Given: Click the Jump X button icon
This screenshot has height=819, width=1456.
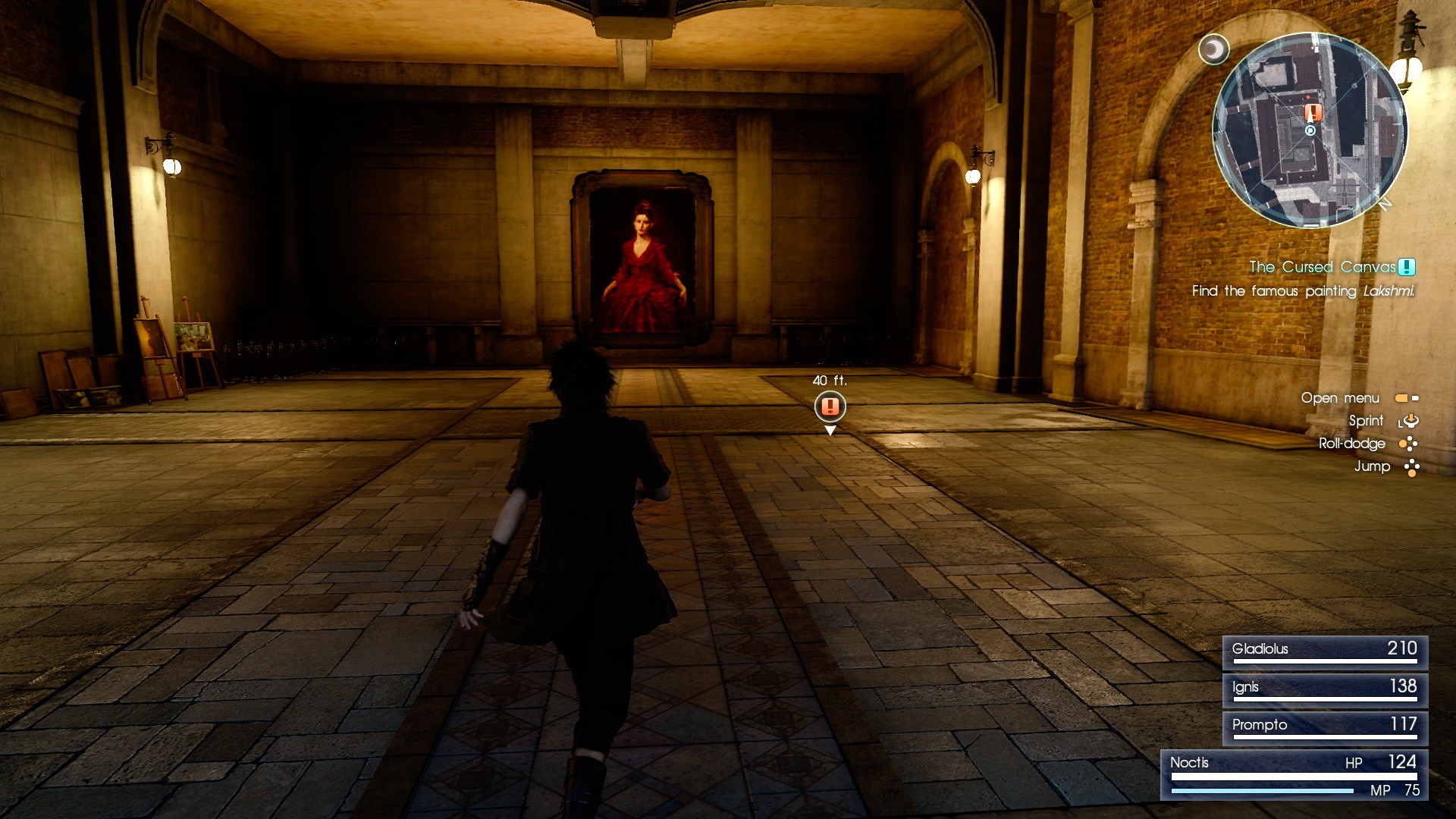Looking at the screenshot, I should click(x=1411, y=466).
